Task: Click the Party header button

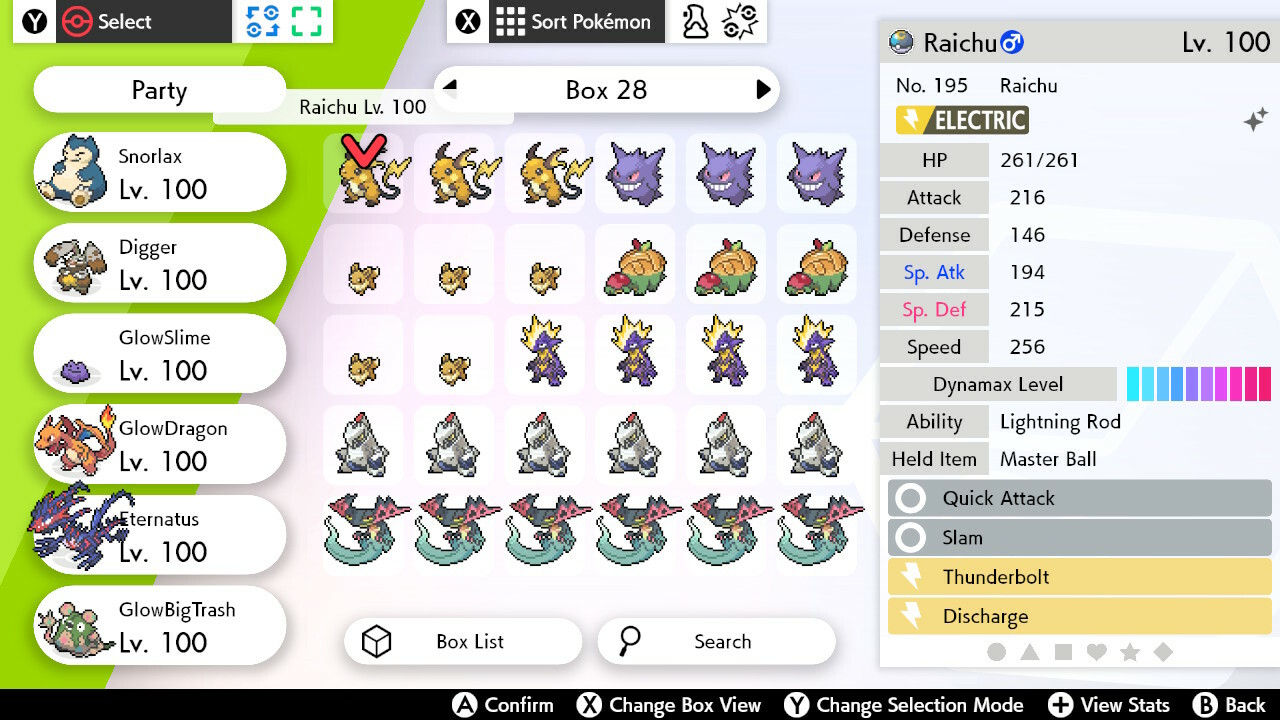Action: click(160, 91)
